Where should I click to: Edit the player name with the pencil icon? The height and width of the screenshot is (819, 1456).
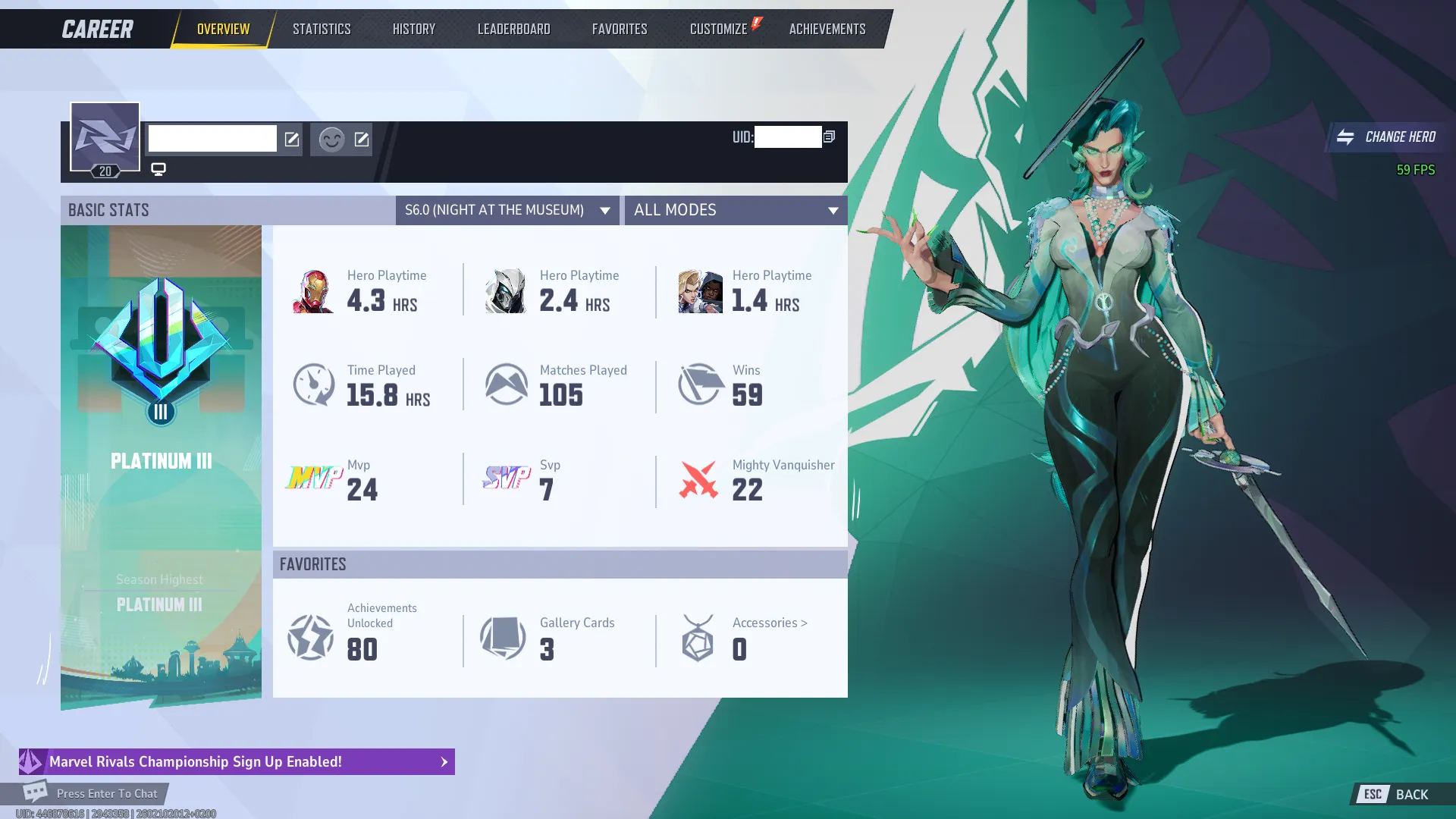point(293,139)
